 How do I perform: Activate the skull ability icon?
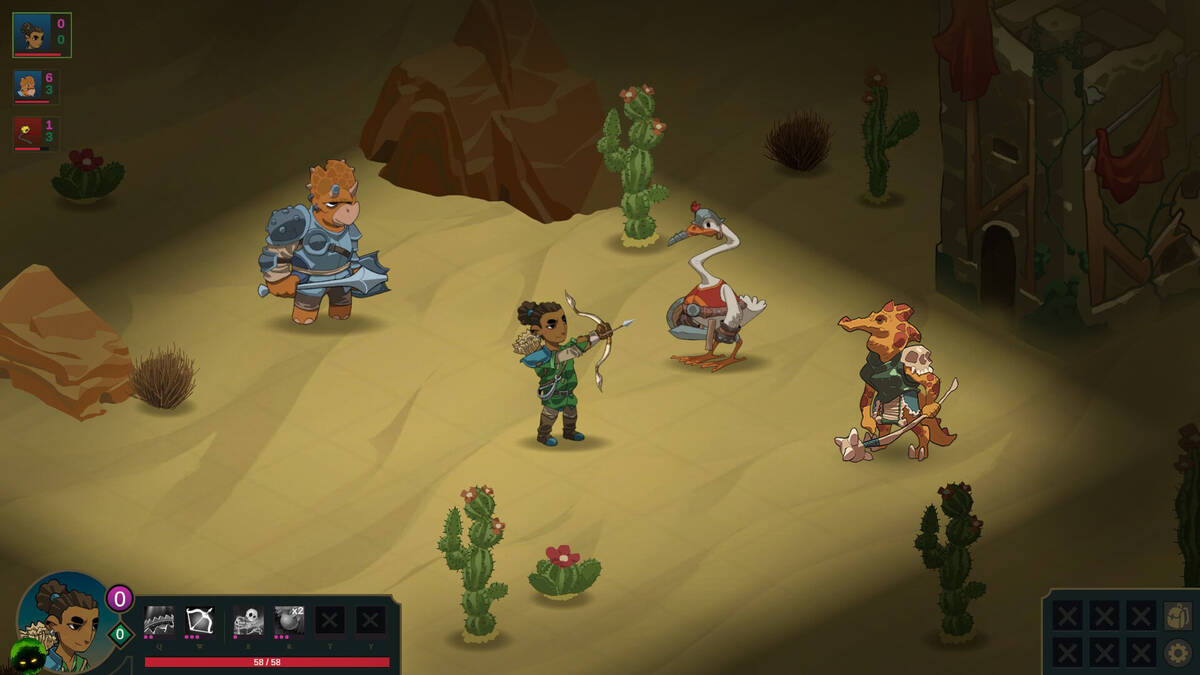(x=248, y=621)
